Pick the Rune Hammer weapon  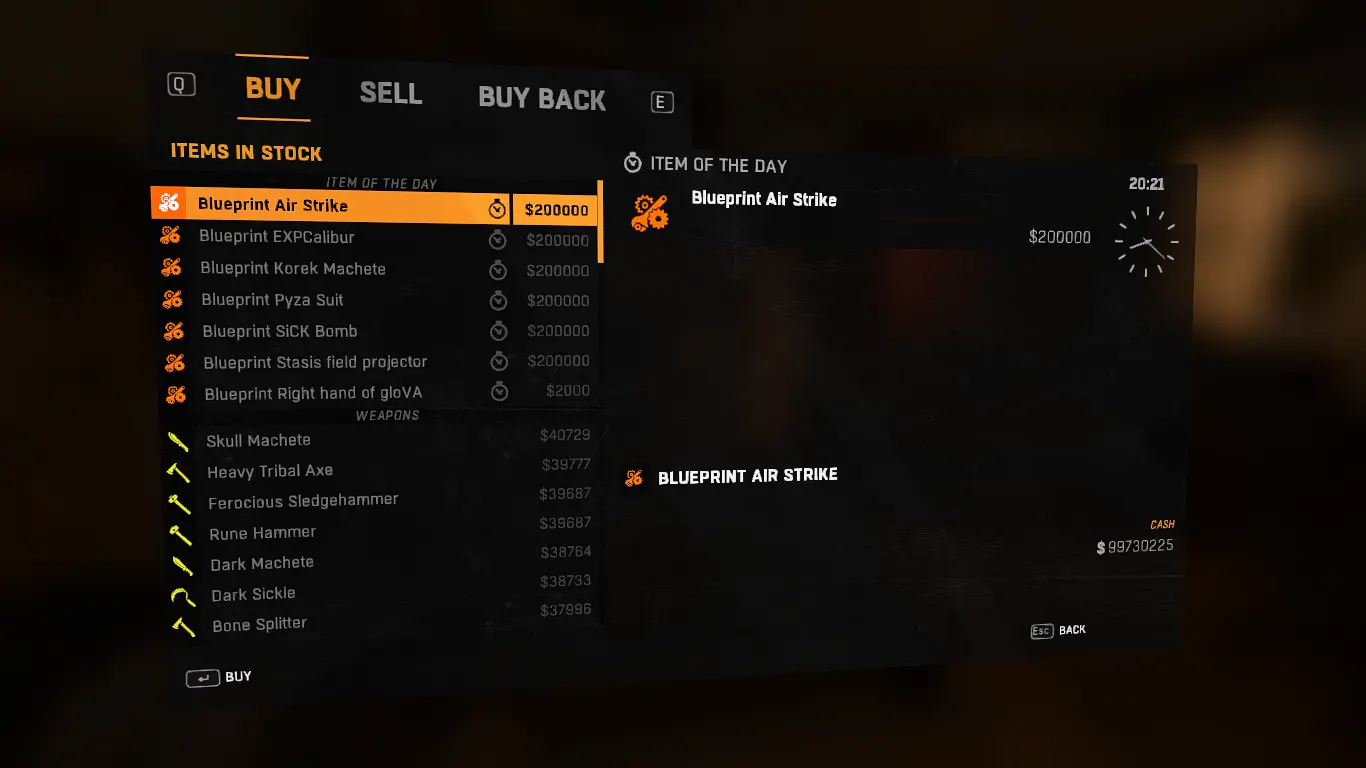[262, 533]
